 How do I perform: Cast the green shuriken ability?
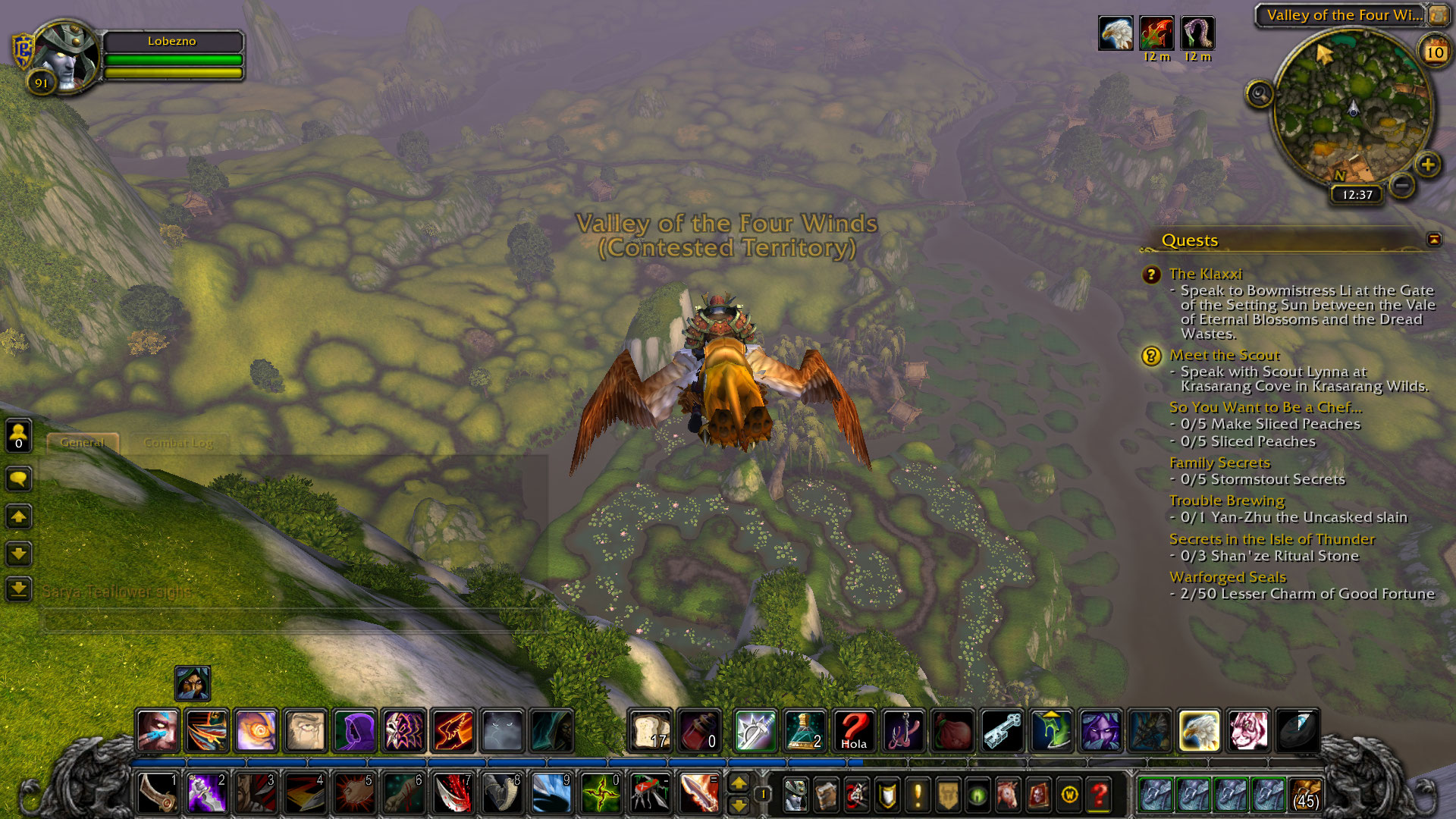coord(601,794)
